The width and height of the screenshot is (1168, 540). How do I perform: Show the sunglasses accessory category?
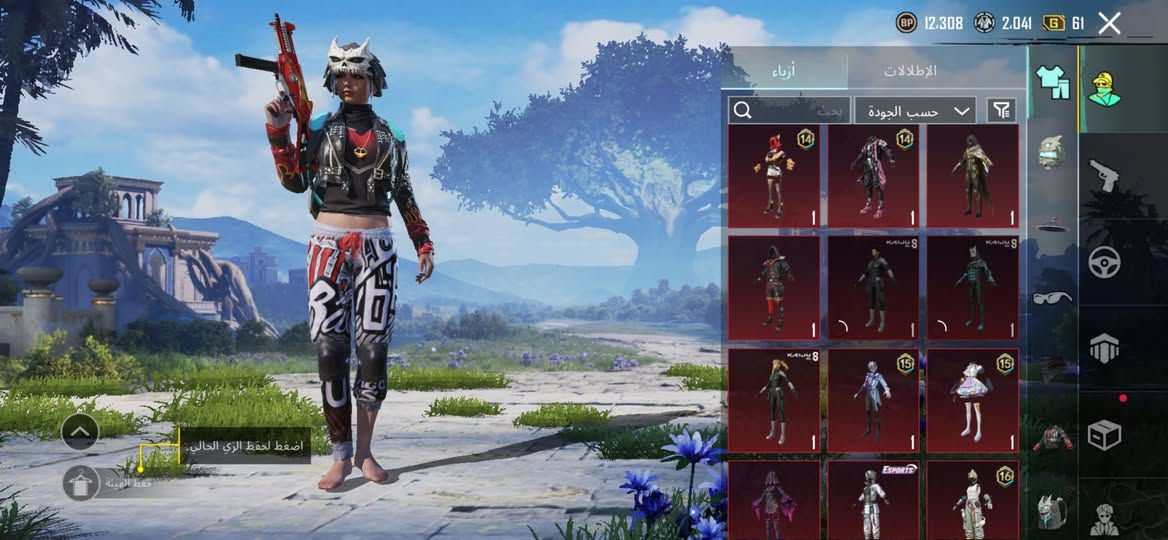coord(1052,297)
